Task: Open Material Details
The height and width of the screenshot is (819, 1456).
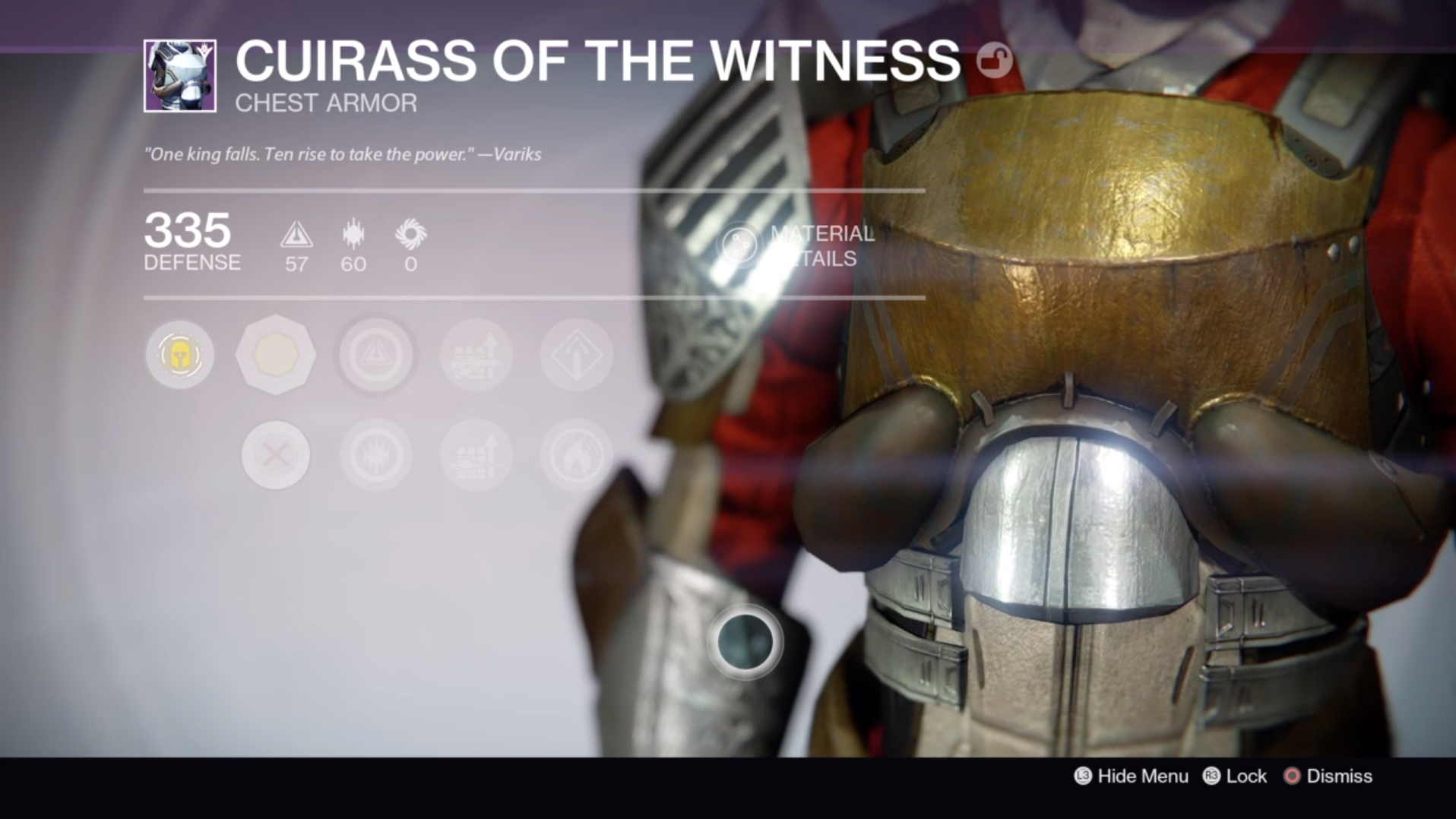Action: pos(798,245)
